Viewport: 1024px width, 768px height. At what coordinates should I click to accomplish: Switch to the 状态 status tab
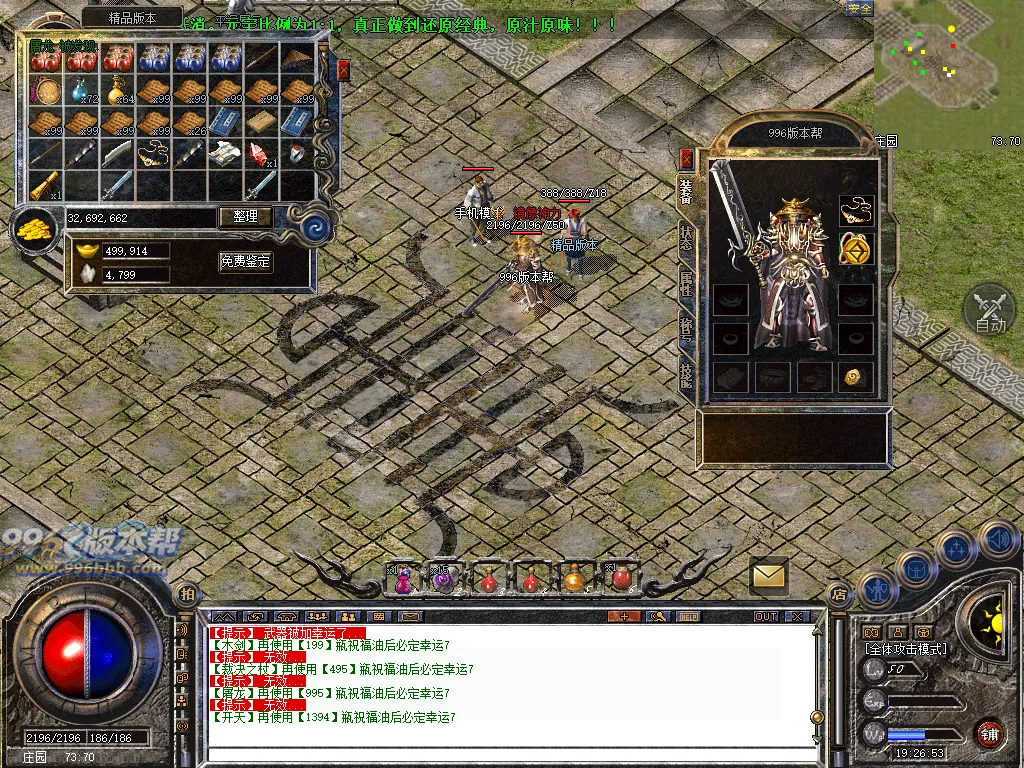click(686, 237)
